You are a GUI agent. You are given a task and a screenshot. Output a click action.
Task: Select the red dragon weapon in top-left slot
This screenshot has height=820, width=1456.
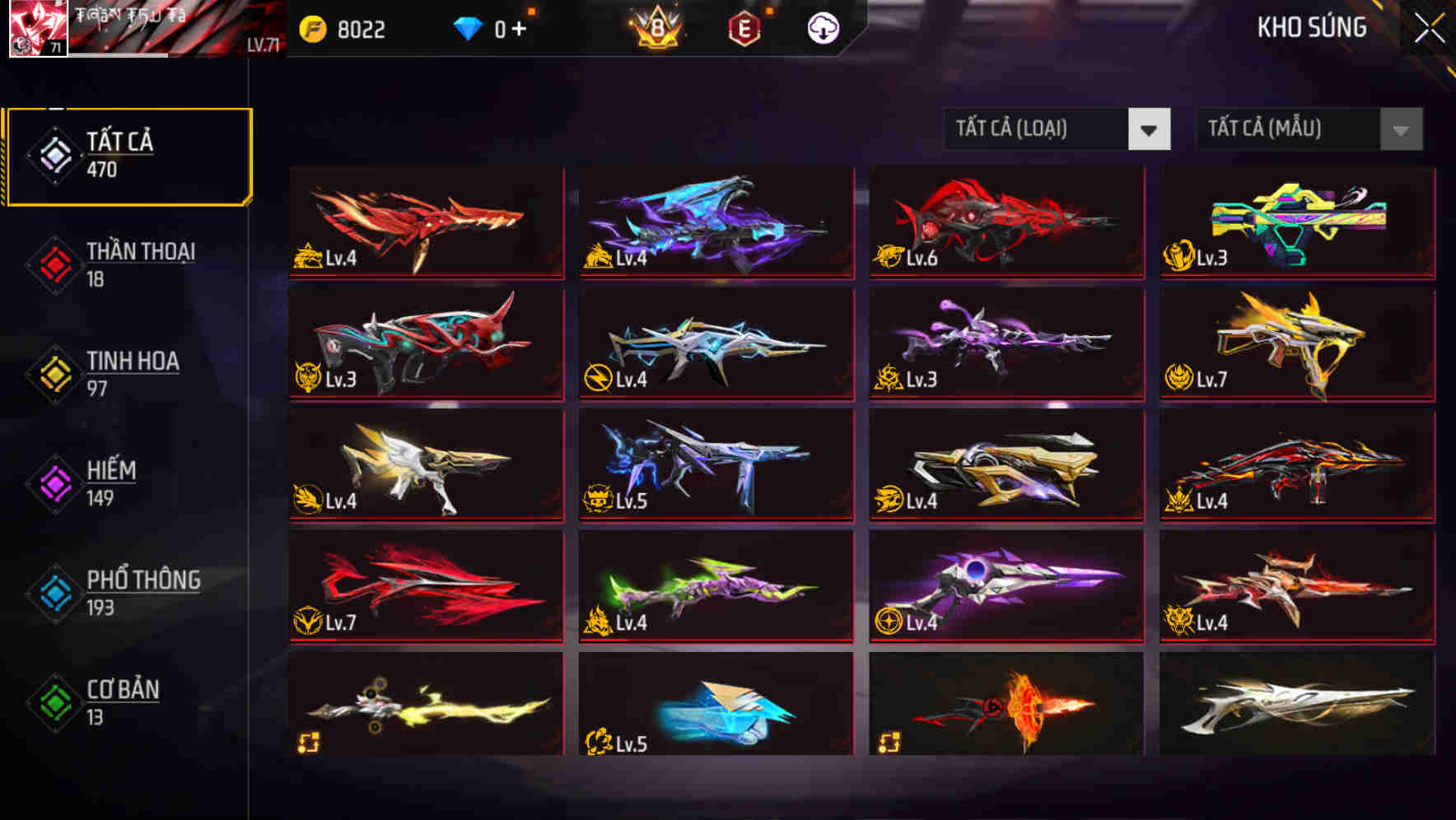pyautogui.click(x=425, y=221)
